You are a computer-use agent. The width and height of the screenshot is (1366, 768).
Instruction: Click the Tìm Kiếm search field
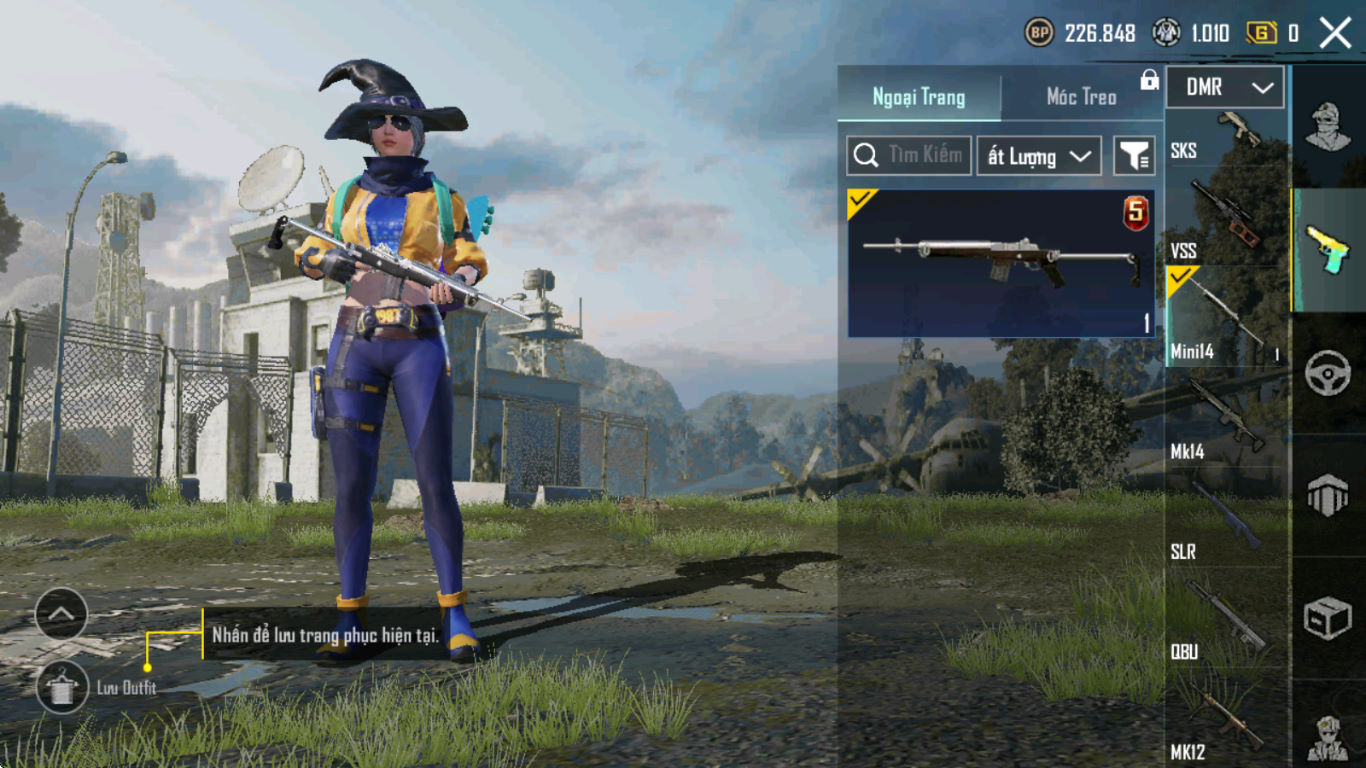[x=909, y=156]
